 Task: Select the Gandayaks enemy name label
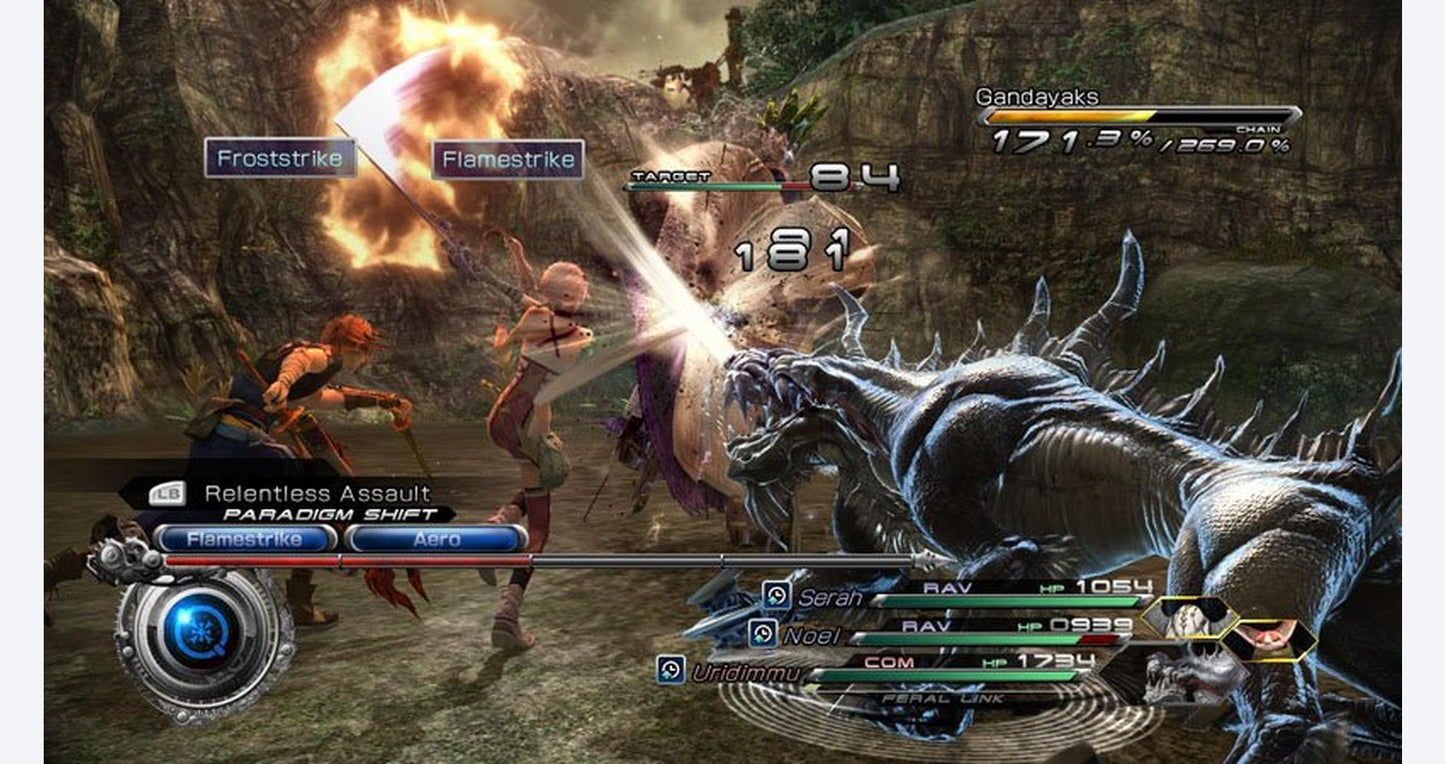click(1036, 97)
